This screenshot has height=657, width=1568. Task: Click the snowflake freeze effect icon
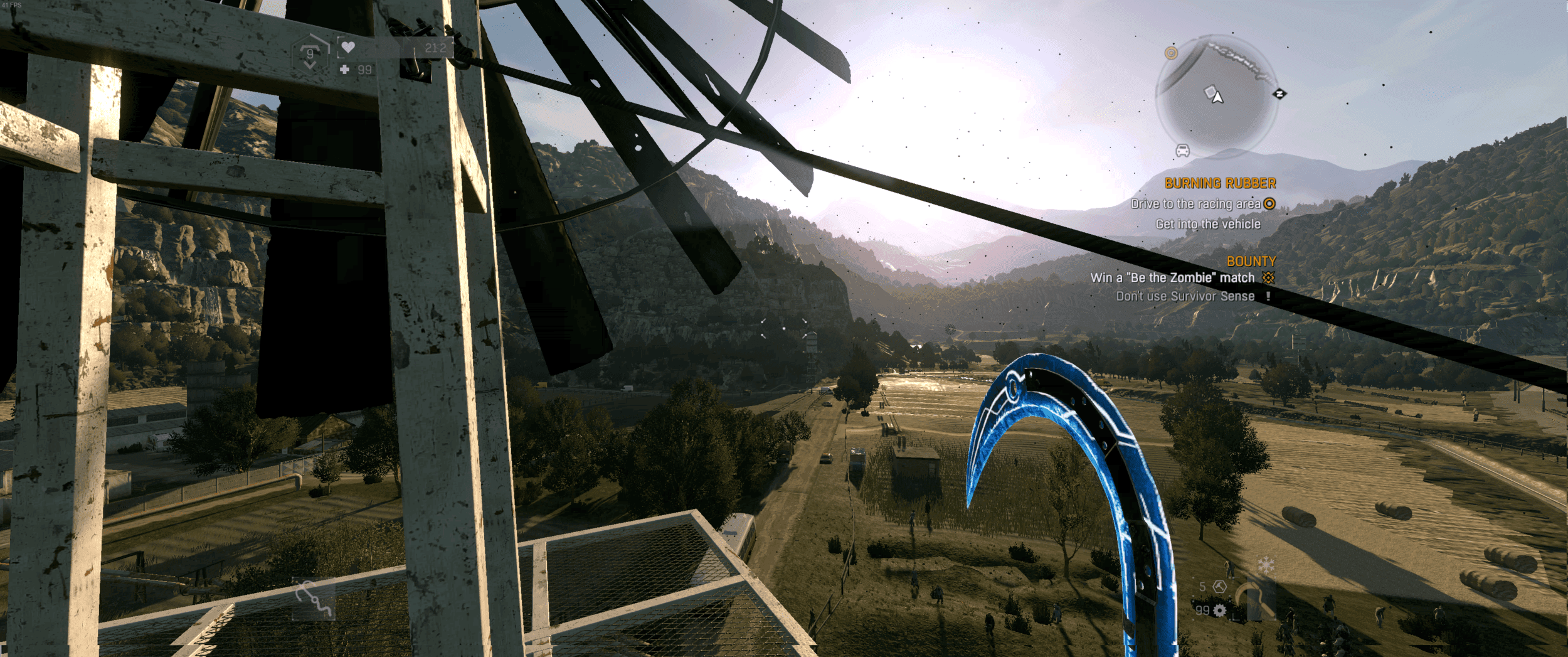click(x=1266, y=565)
